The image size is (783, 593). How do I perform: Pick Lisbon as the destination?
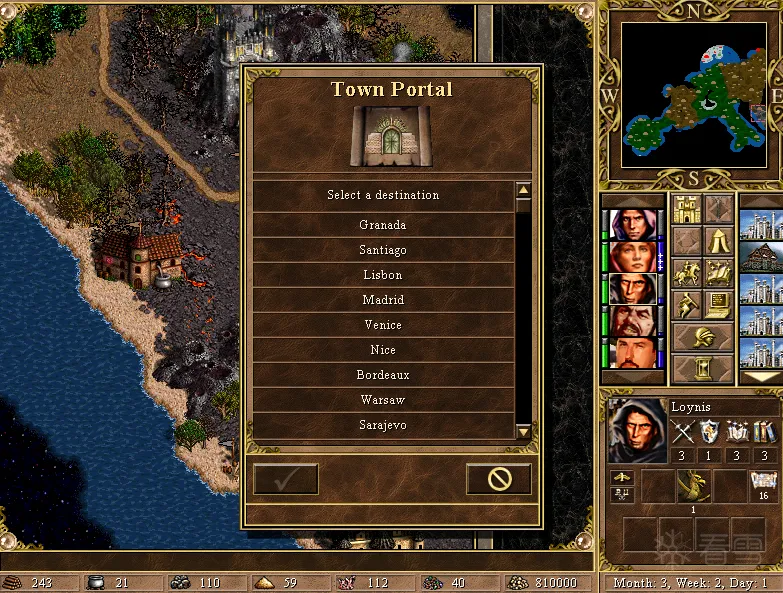pyautogui.click(x=382, y=275)
